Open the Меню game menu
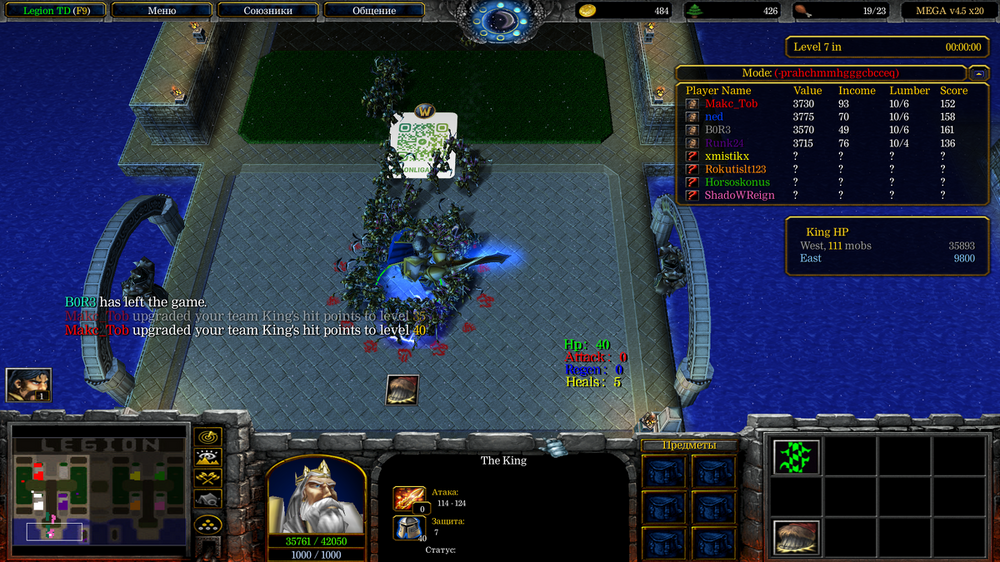 161,11
